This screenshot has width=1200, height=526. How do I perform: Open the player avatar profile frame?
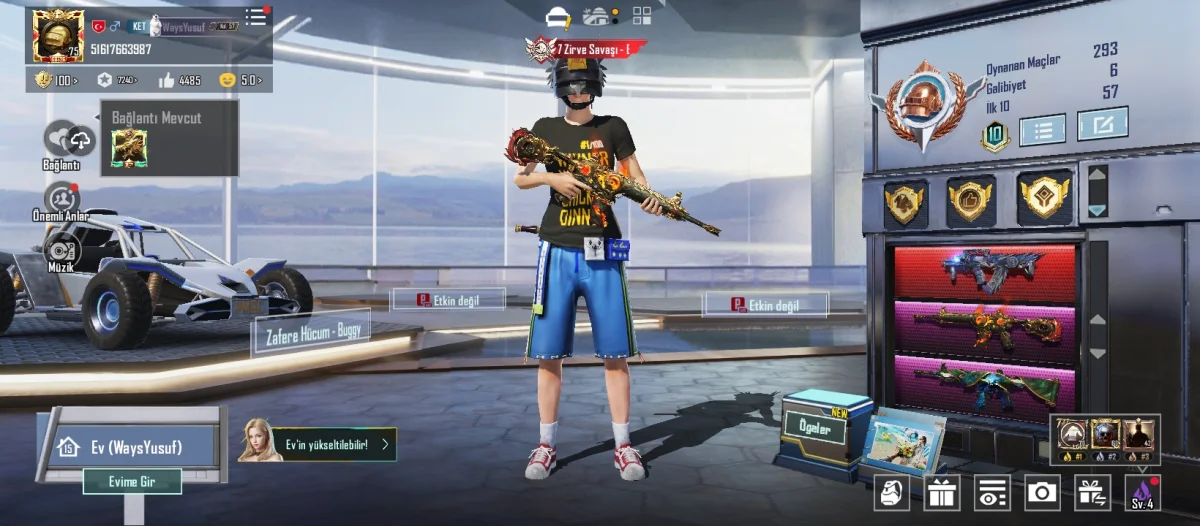click(58, 36)
